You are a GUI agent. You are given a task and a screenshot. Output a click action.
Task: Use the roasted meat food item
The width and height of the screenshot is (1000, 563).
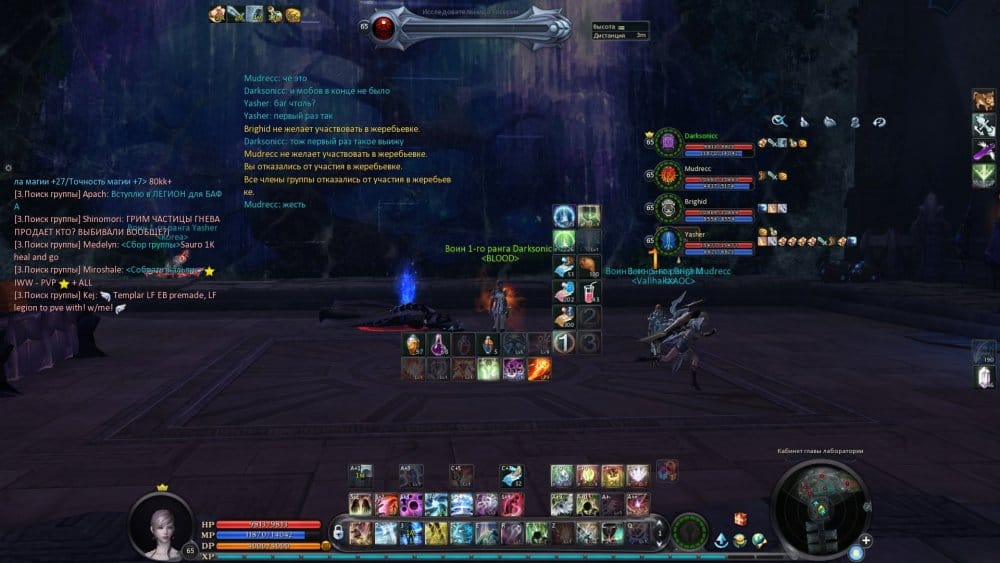[x=589, y=266]
